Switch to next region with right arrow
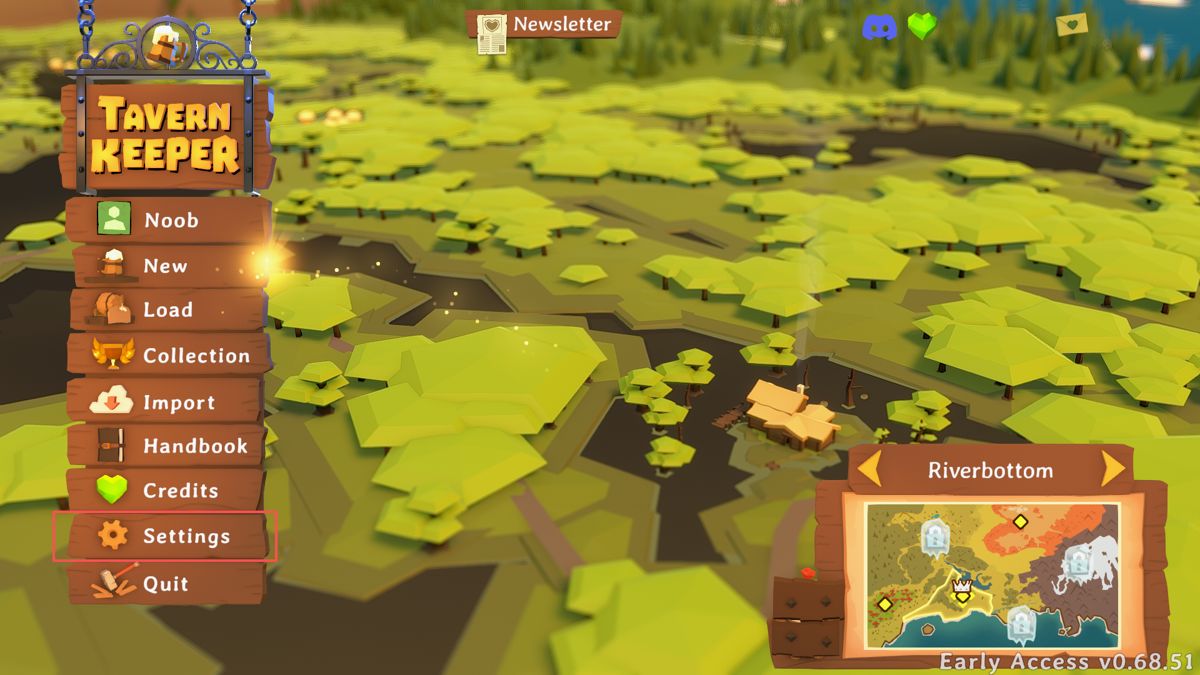Viewport: 1200px width, 675px height. 1112,469
